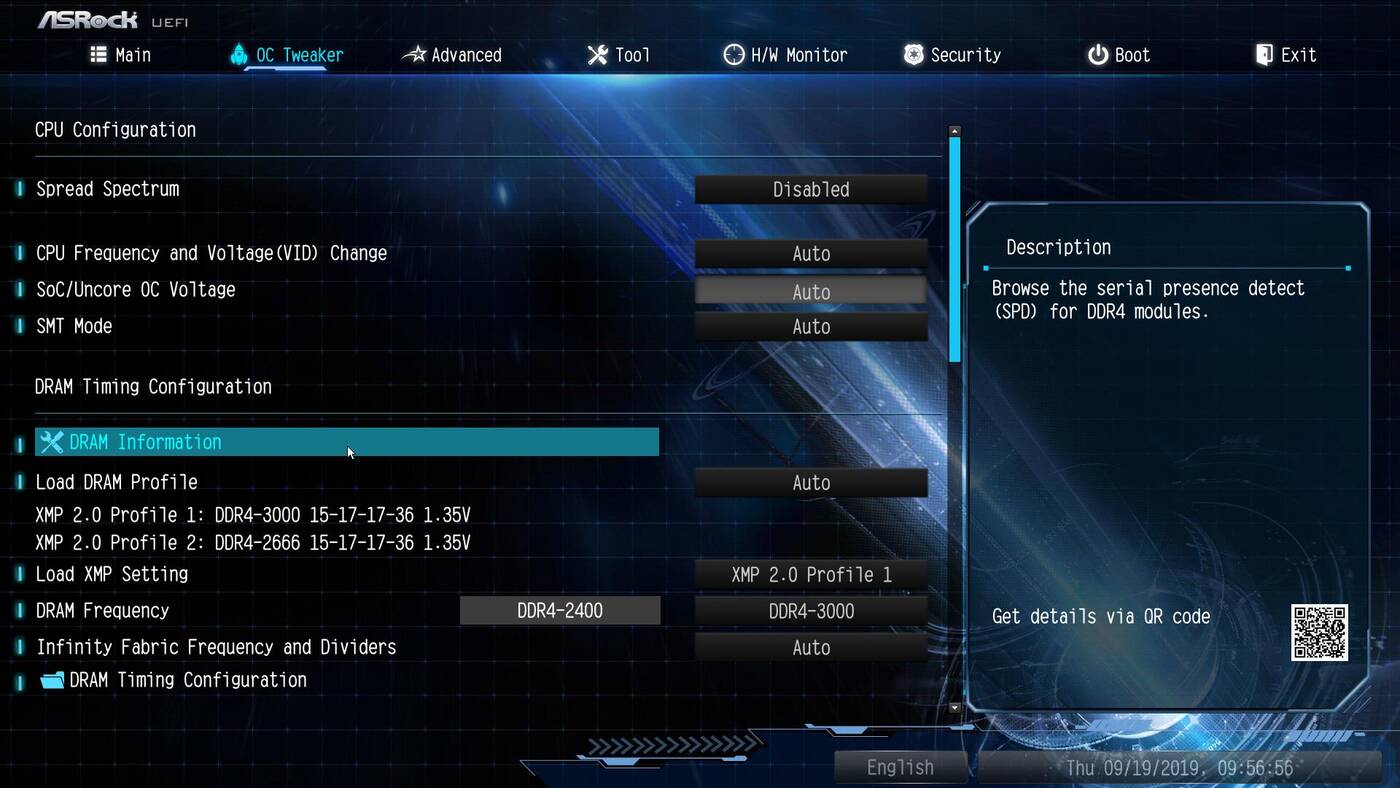The width and height of the screenshot is (1400, 788).
Task: Change Load XMP Setting from Profile 1
Action: tap(811, 575)
